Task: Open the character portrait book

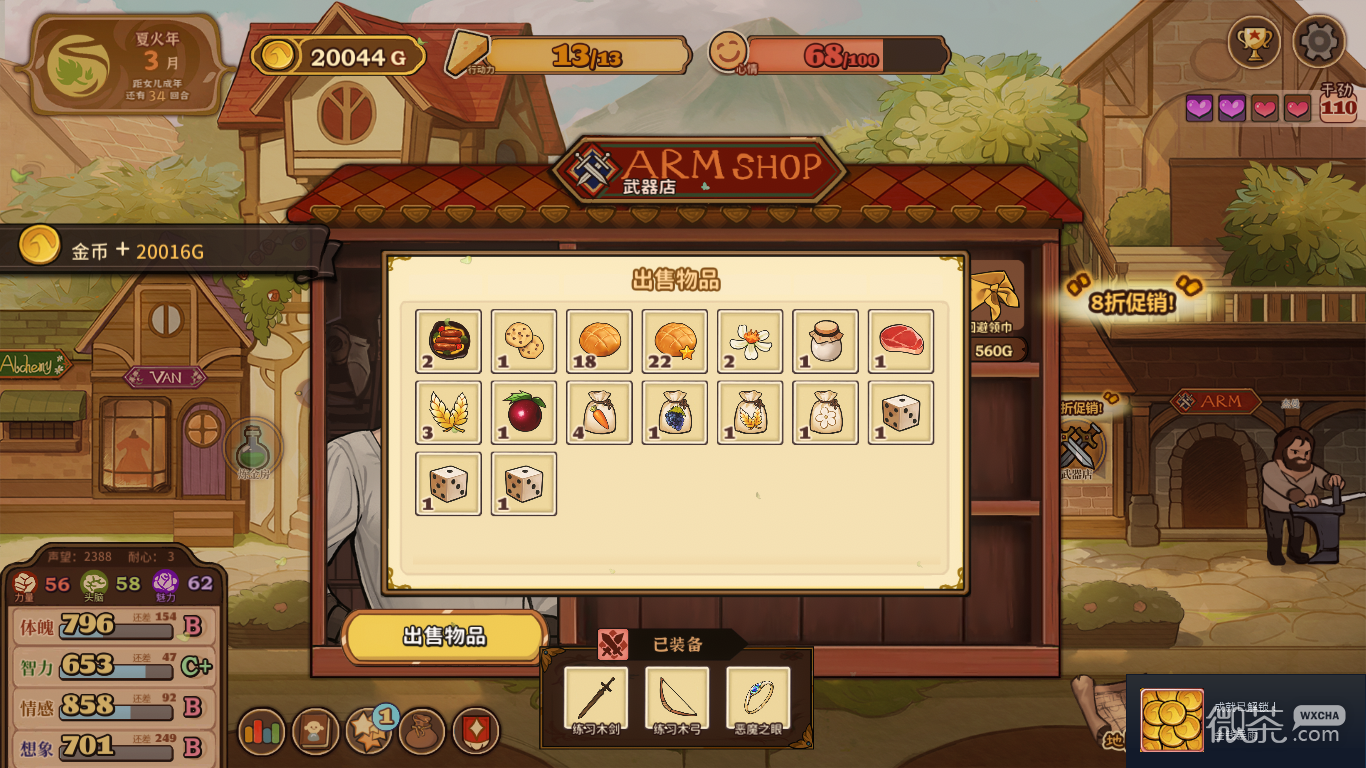Action: (x=315, y=732)
